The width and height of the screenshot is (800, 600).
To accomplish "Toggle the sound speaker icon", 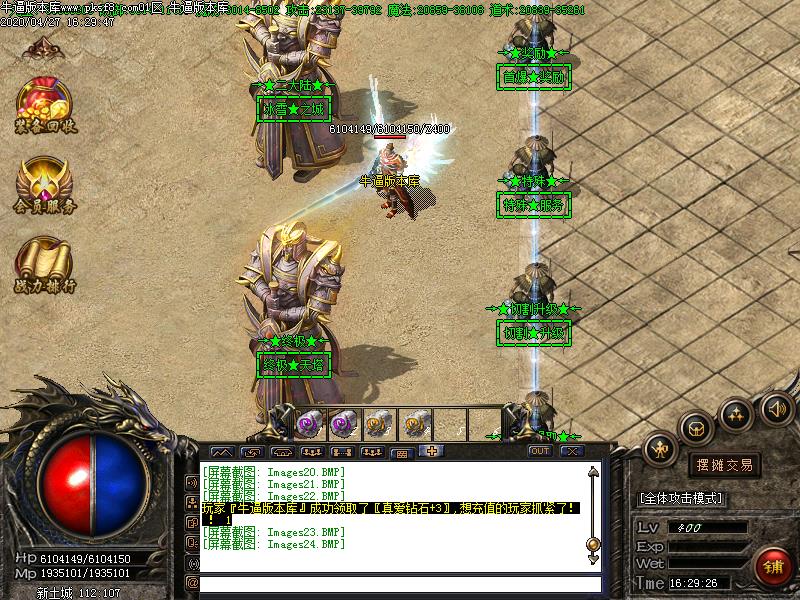I will (776, 408).
